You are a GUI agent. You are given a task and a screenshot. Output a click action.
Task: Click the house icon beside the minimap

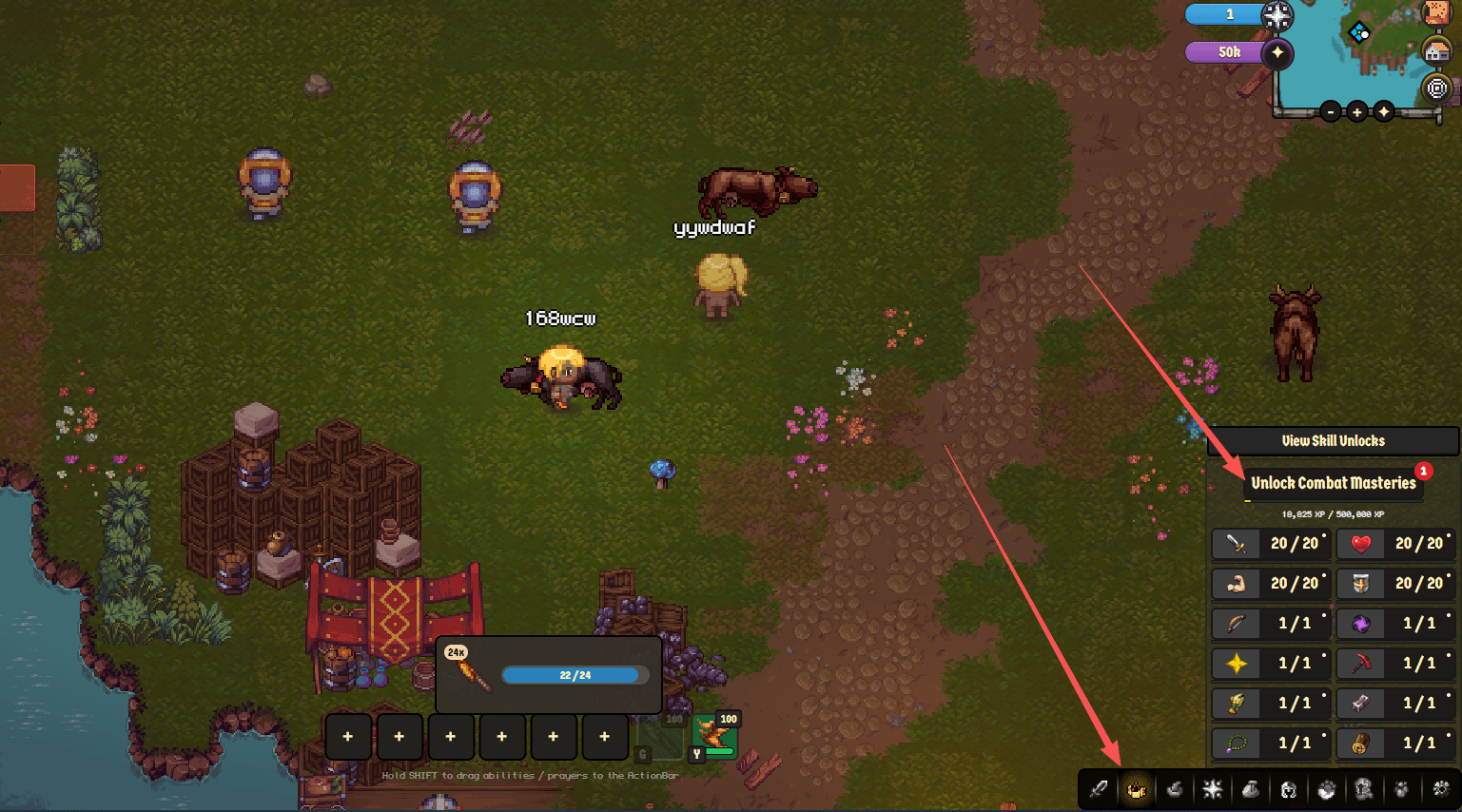pos(1436,50)
